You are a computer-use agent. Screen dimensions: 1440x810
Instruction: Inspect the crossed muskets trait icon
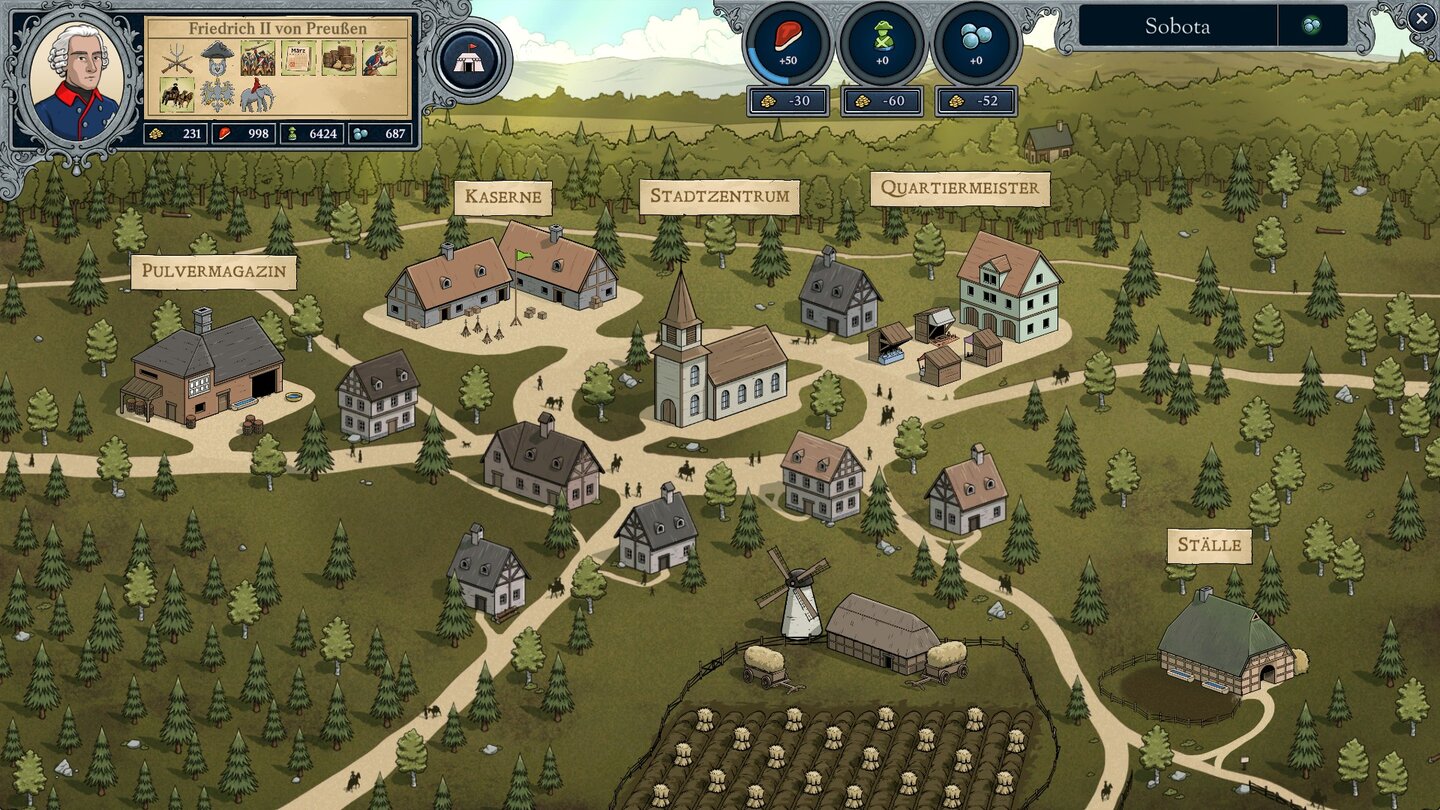tap(178, 58)
